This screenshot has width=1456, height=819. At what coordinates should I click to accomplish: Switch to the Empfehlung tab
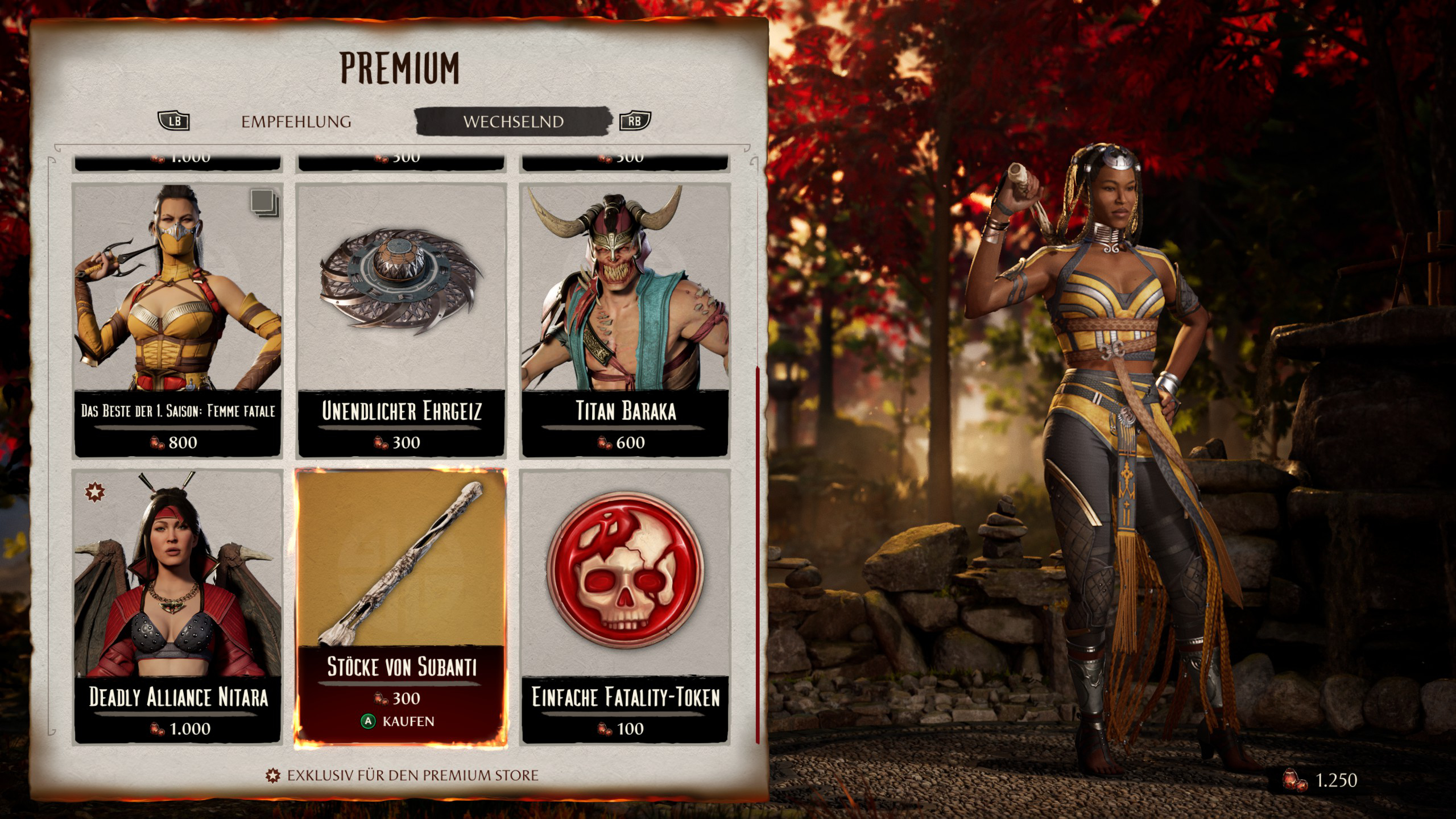pyautogui.click(x=296, y=122)
